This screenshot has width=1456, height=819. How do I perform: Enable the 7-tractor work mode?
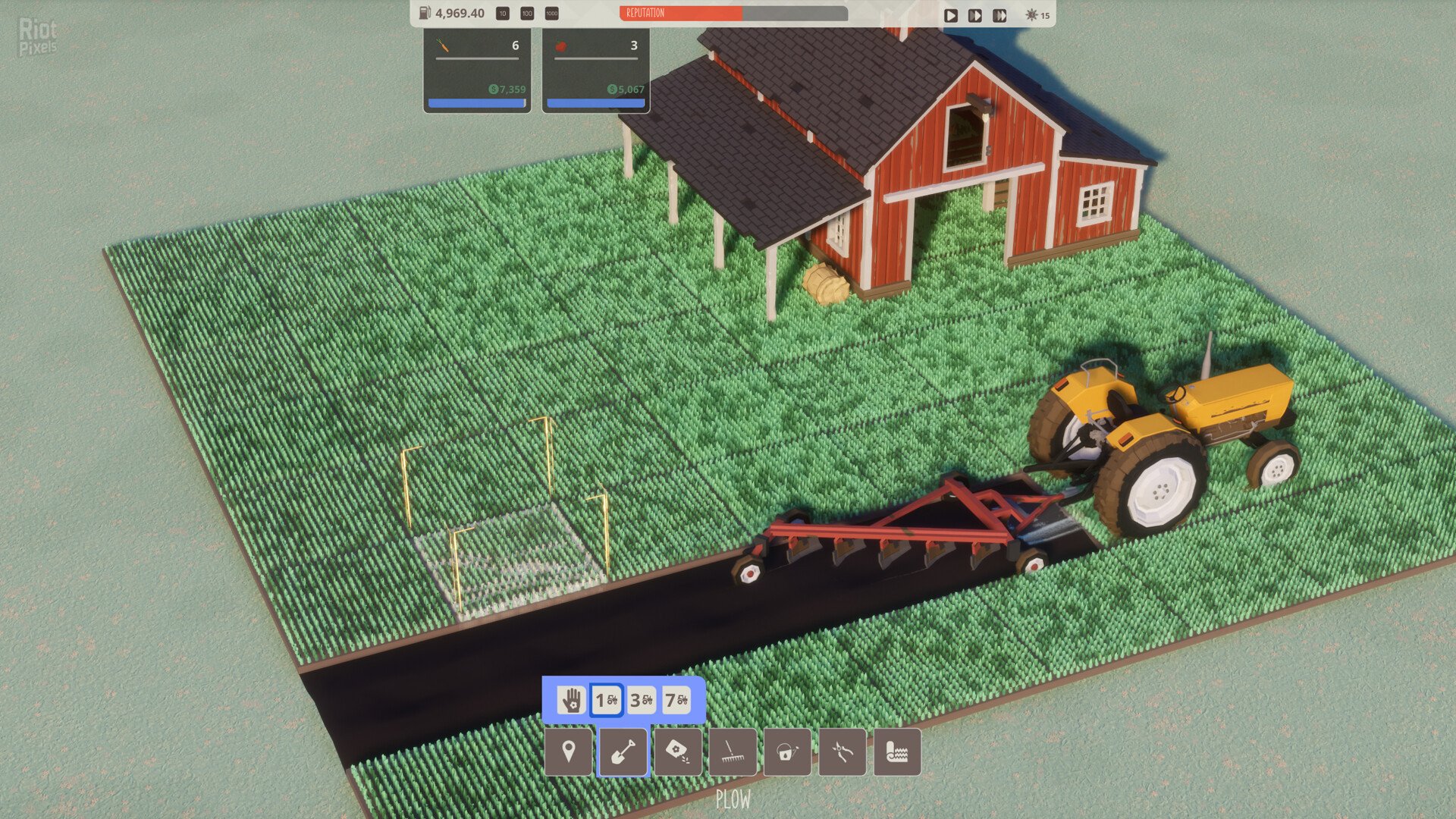(x=675, y=701)
